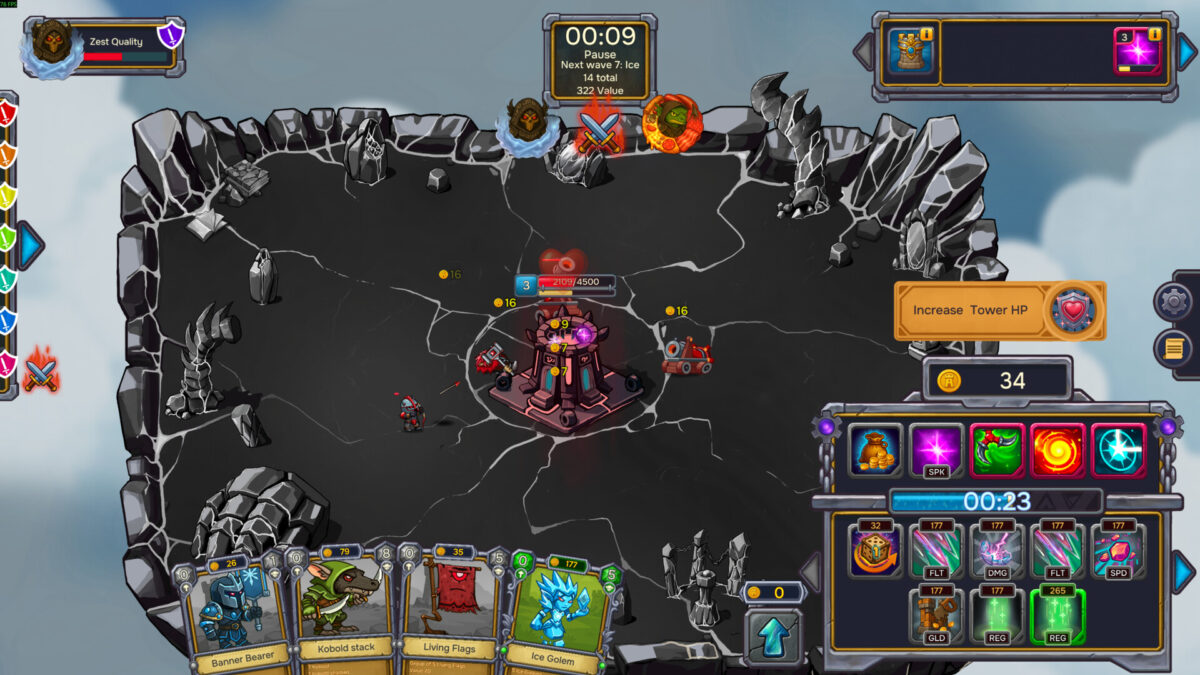The width and height of the screenshot is (1200, 675).
Task: Buy the SPD gem upgrade
Action: (1119, 551)
